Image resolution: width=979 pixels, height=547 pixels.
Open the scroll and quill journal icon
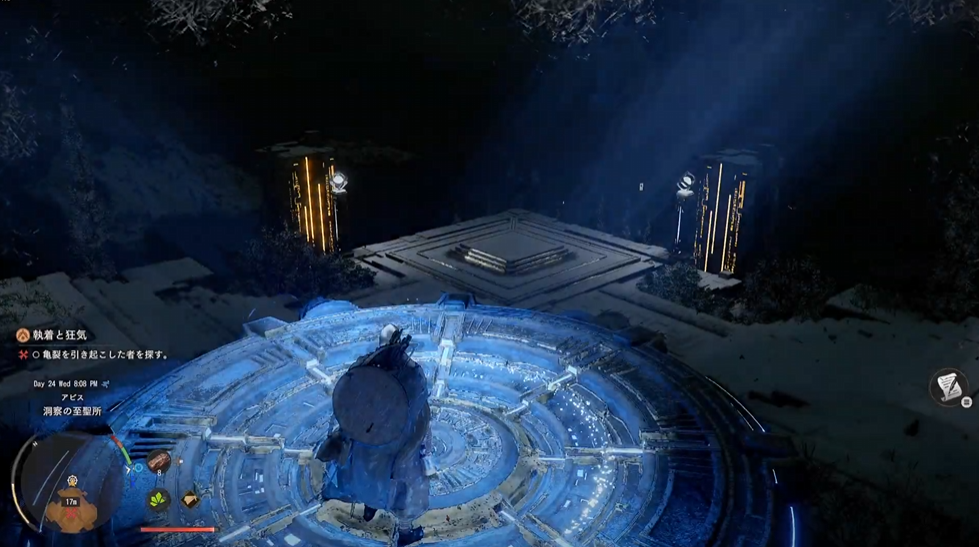pyautogui.click(x=948, y=386)
